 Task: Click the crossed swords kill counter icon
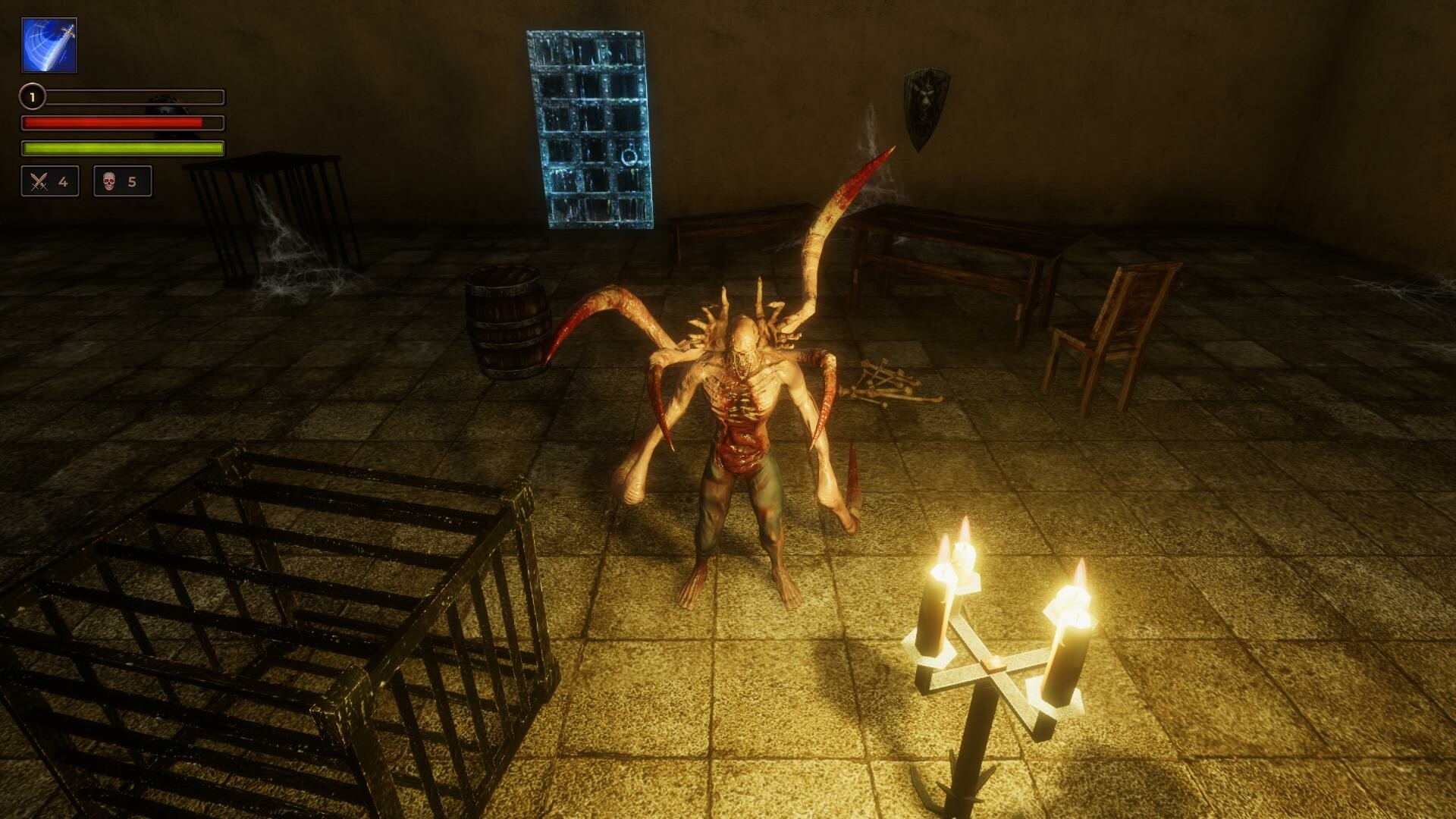tap(36, 181)
